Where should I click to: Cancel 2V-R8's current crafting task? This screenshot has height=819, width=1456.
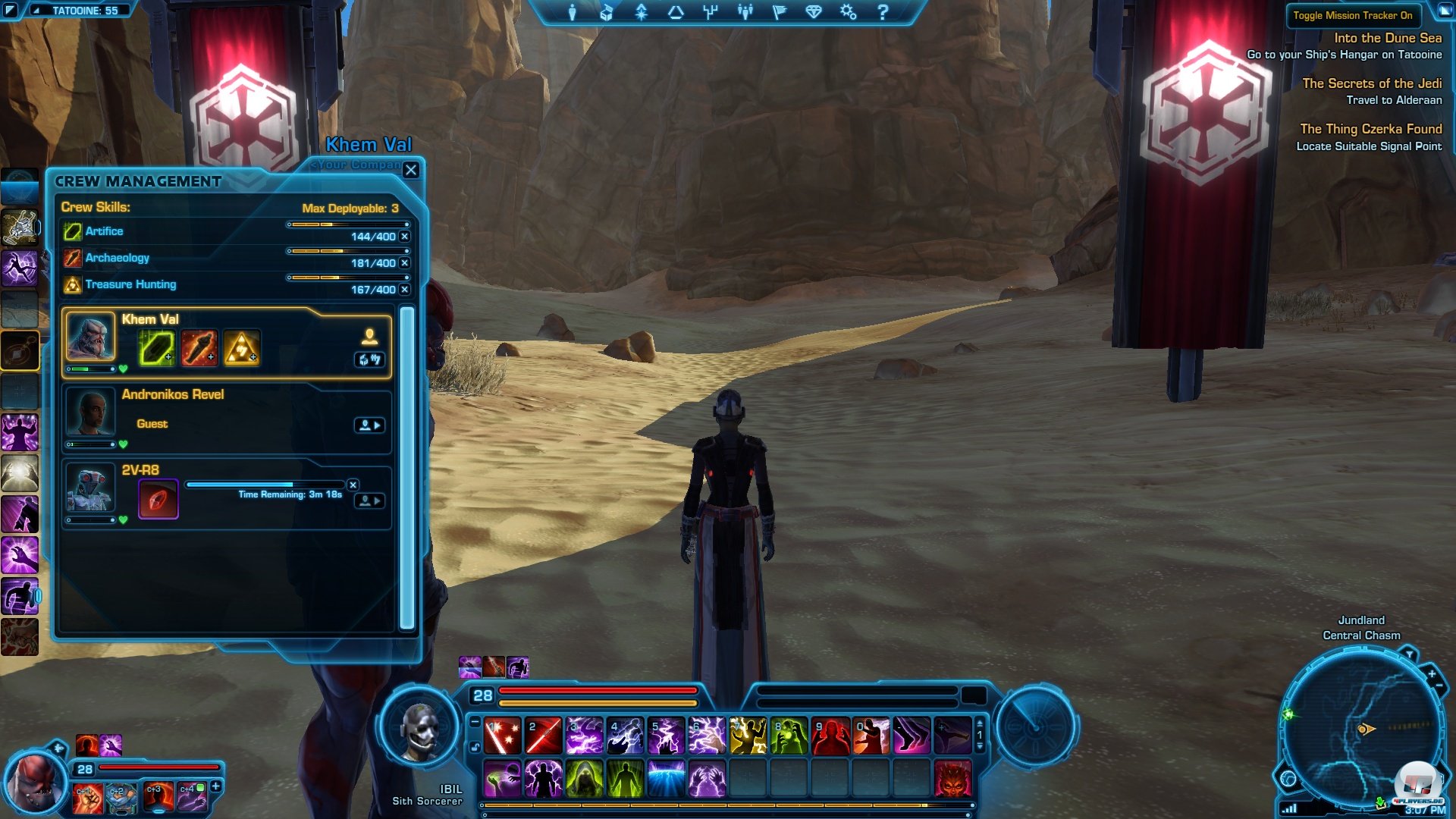[x=353, y=485]
